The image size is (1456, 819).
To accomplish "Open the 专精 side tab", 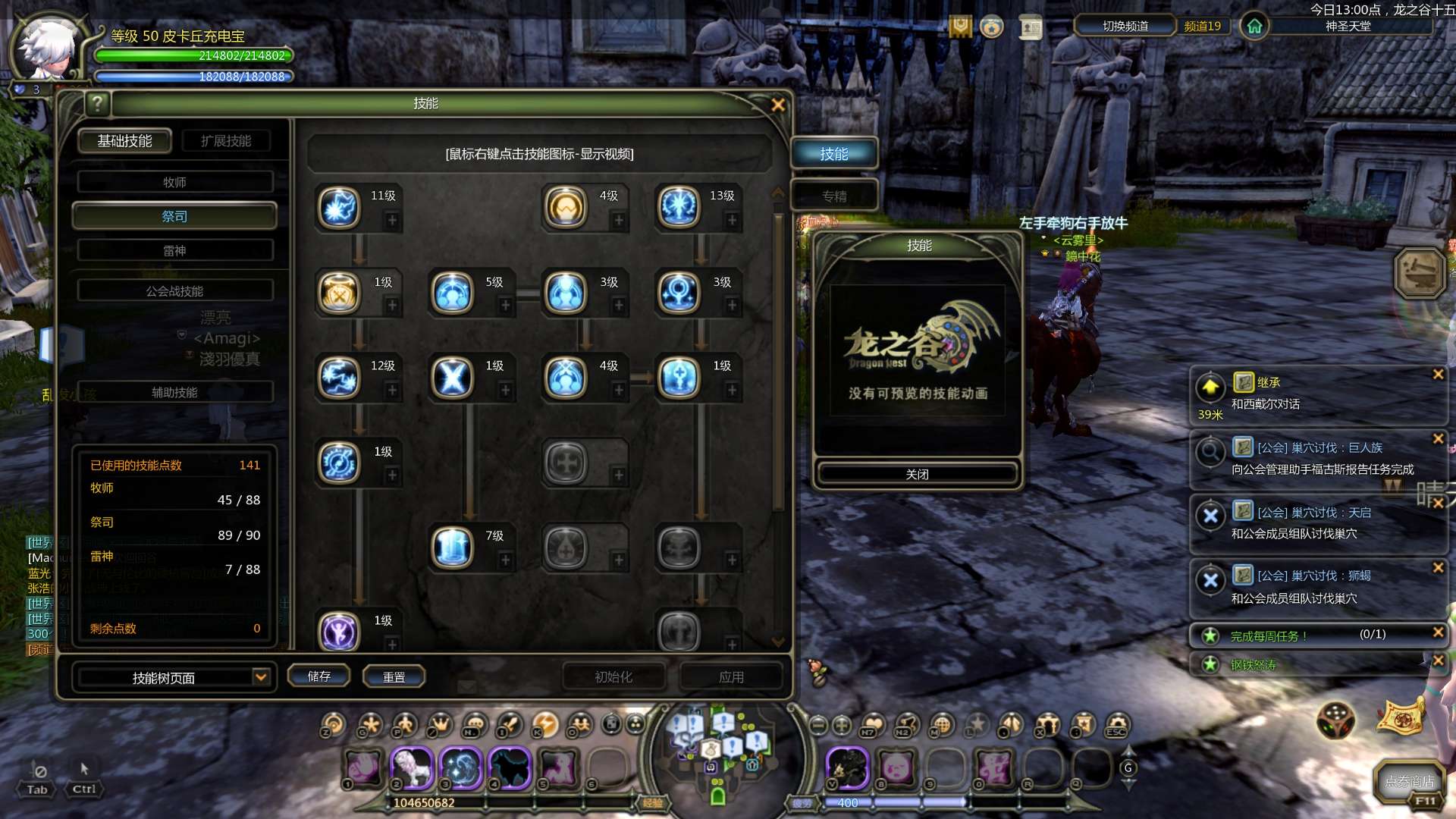I will click(834, 196).
